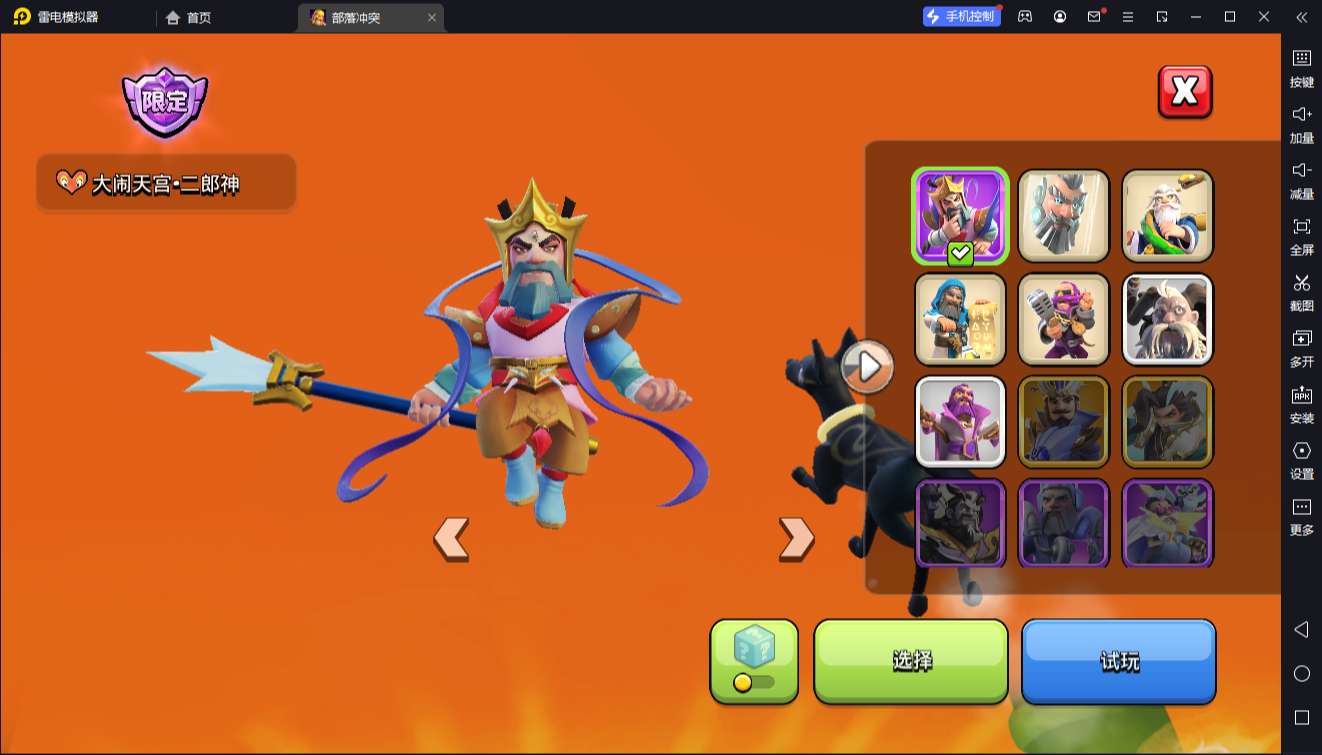The height and width of the screenshot is (755, 1322).
Task: Show the next skin with the right arrow
Action: point(796,539)
